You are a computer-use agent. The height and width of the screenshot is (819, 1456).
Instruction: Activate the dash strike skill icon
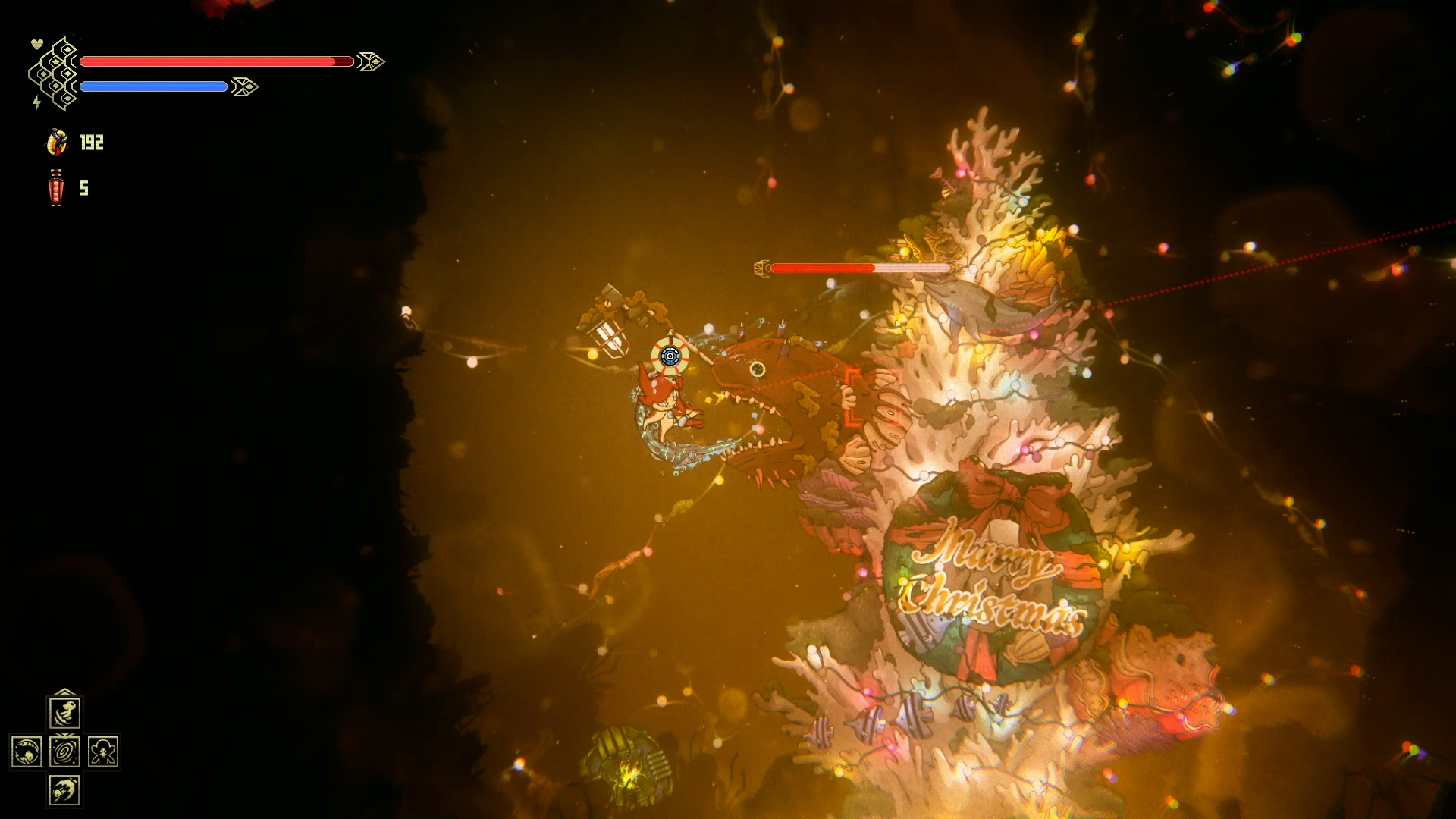click(64, 790)
